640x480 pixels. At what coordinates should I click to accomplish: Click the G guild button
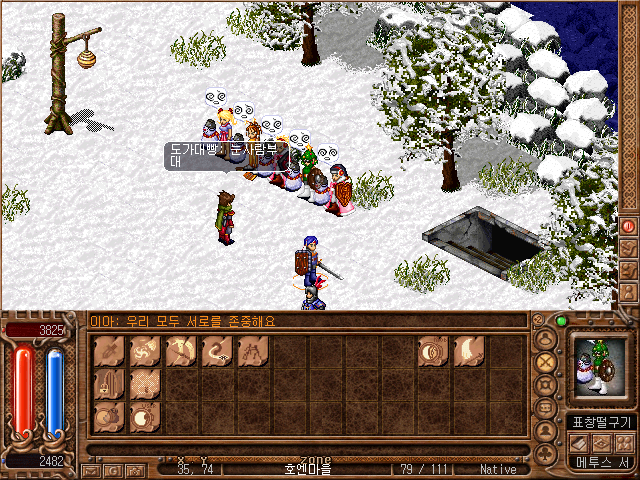click(111, 469)
